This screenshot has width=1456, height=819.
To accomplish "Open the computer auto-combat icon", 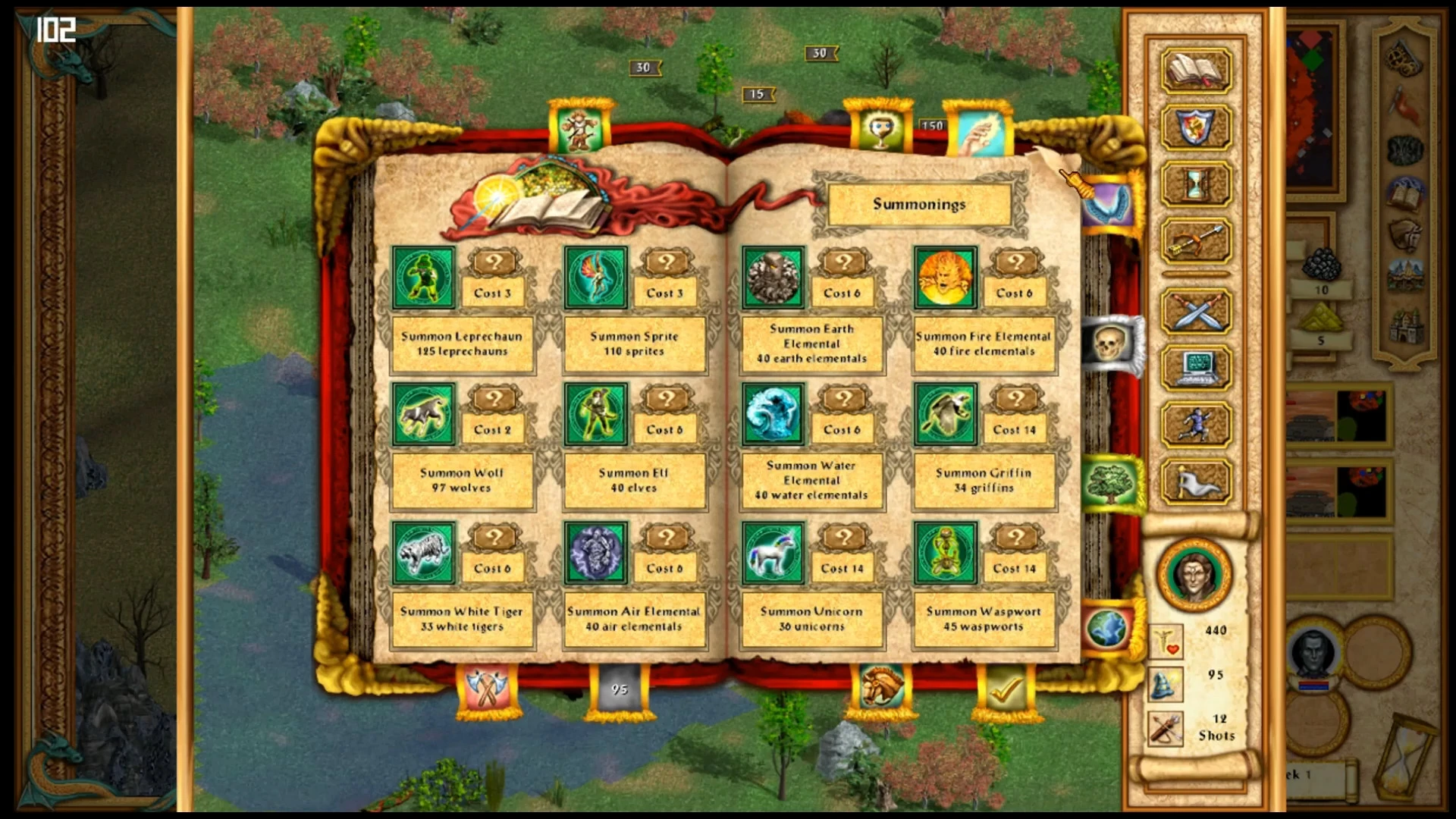I will pyautogui.click(x=1194, y=368).
